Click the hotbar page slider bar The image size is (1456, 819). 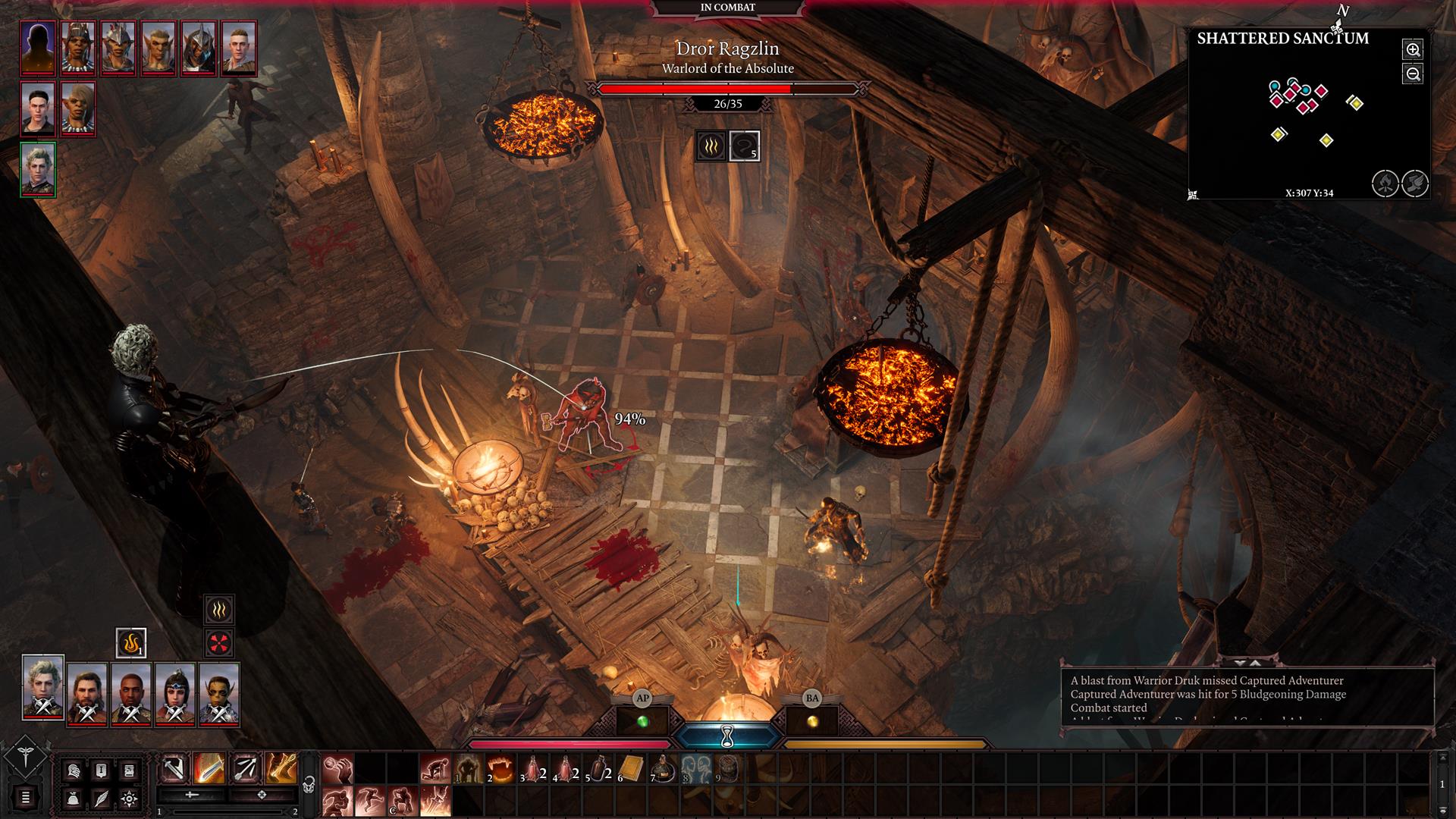click(227, 813)
